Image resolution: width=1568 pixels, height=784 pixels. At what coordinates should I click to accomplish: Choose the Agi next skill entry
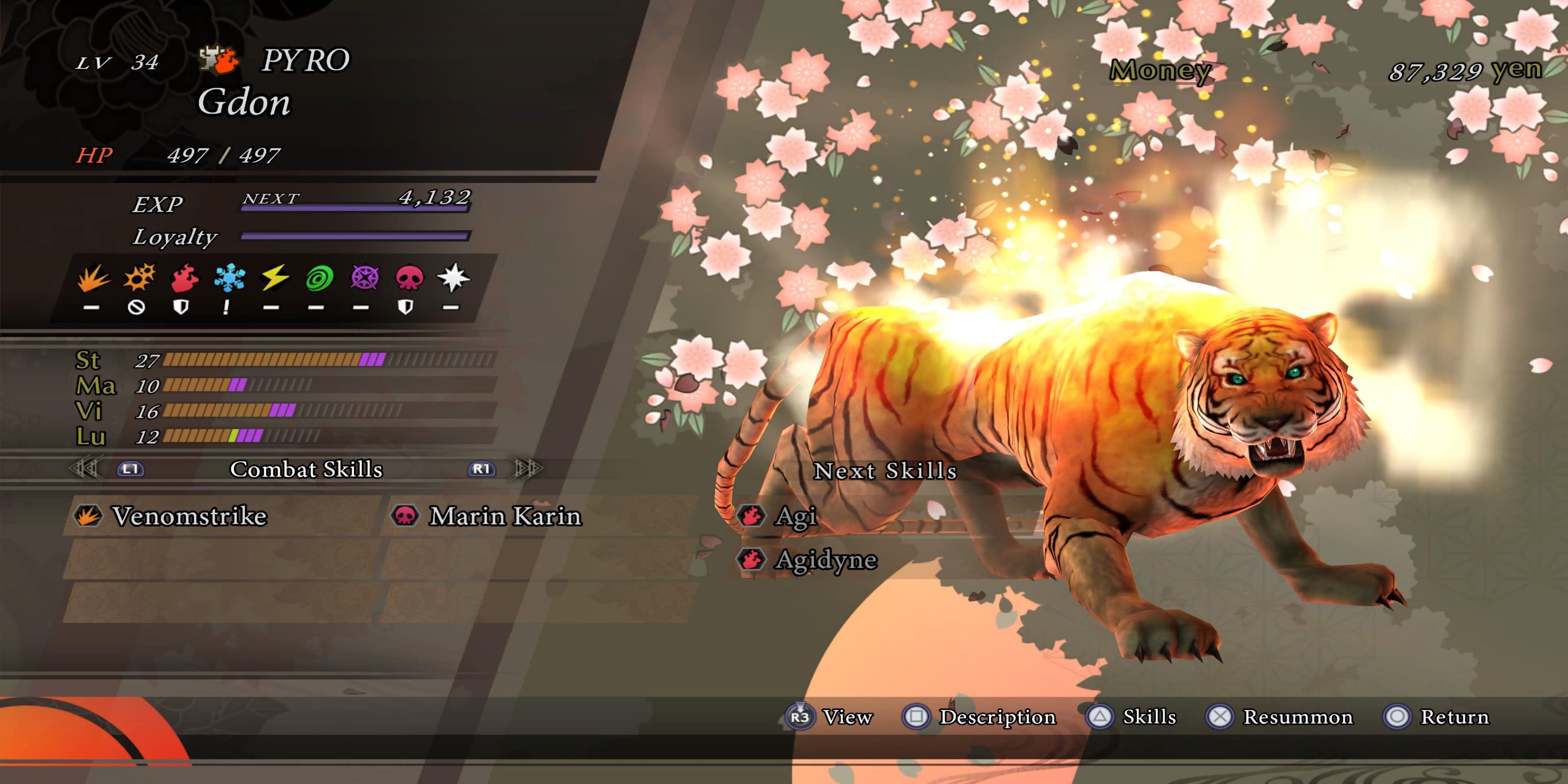796,516
